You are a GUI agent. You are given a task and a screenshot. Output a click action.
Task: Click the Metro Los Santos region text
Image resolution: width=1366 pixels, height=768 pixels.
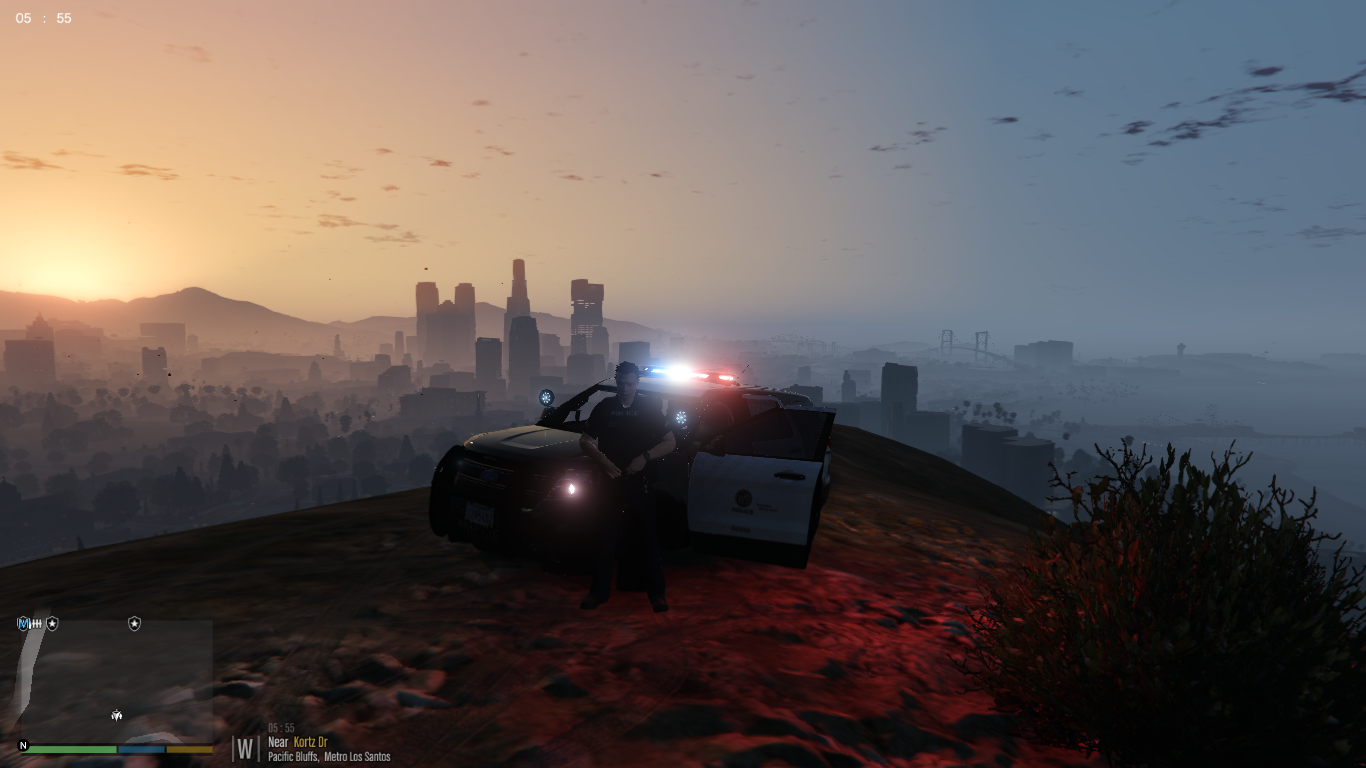pos(358,756)
